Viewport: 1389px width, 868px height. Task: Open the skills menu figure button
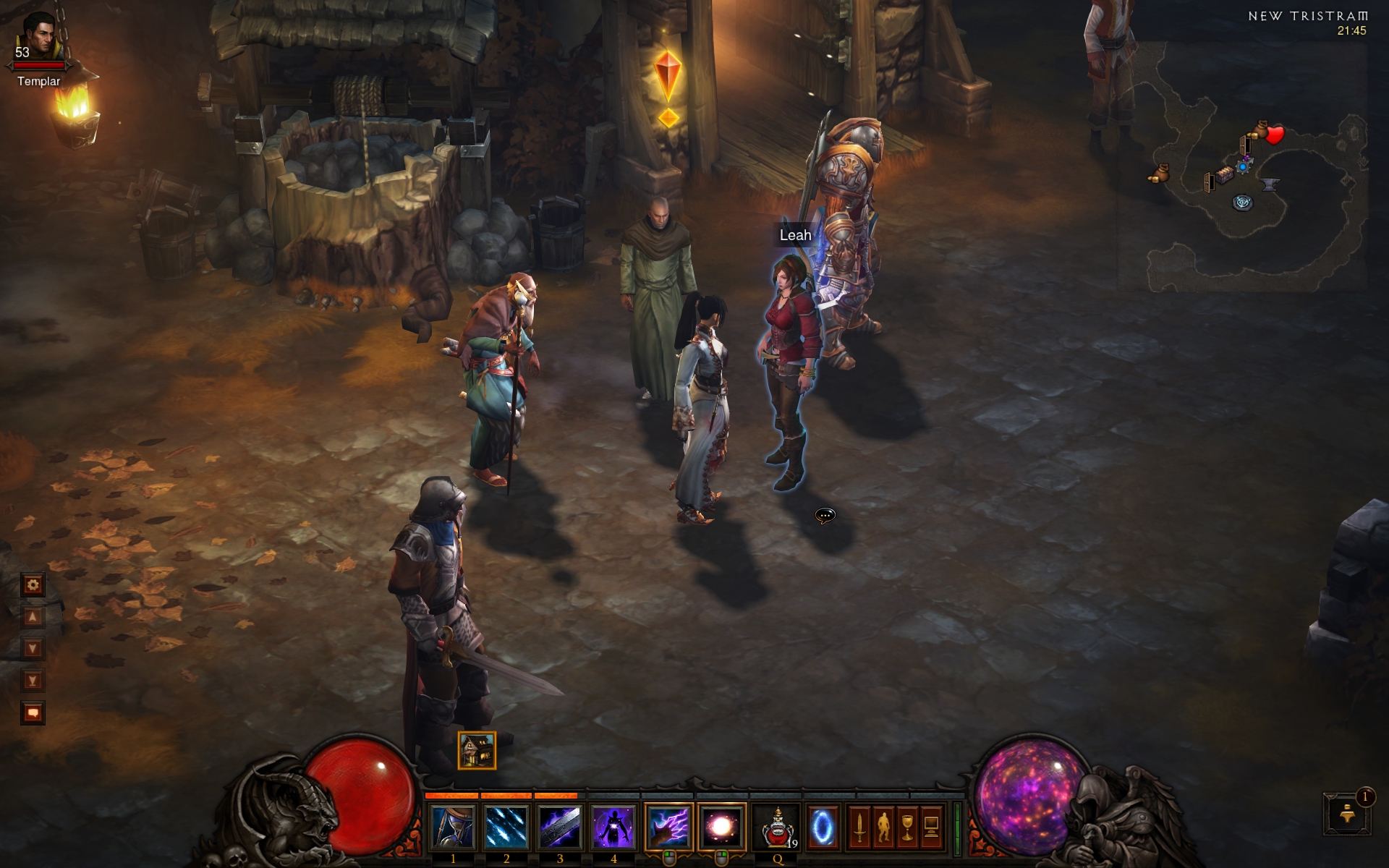tap(883, 827)
